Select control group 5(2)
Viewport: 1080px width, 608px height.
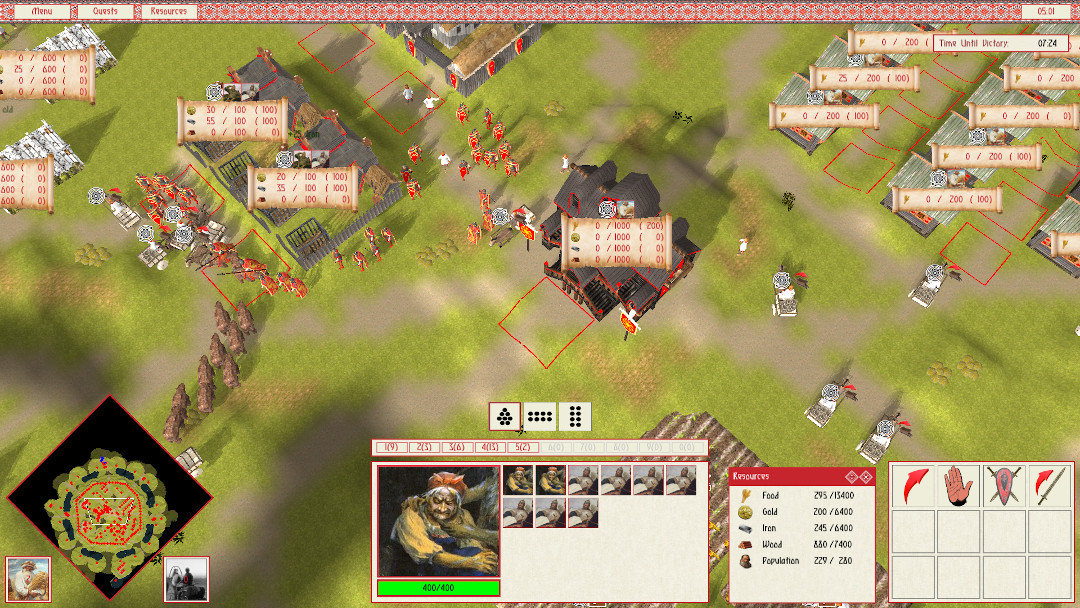pyautogui.click(x=523, y=447)
